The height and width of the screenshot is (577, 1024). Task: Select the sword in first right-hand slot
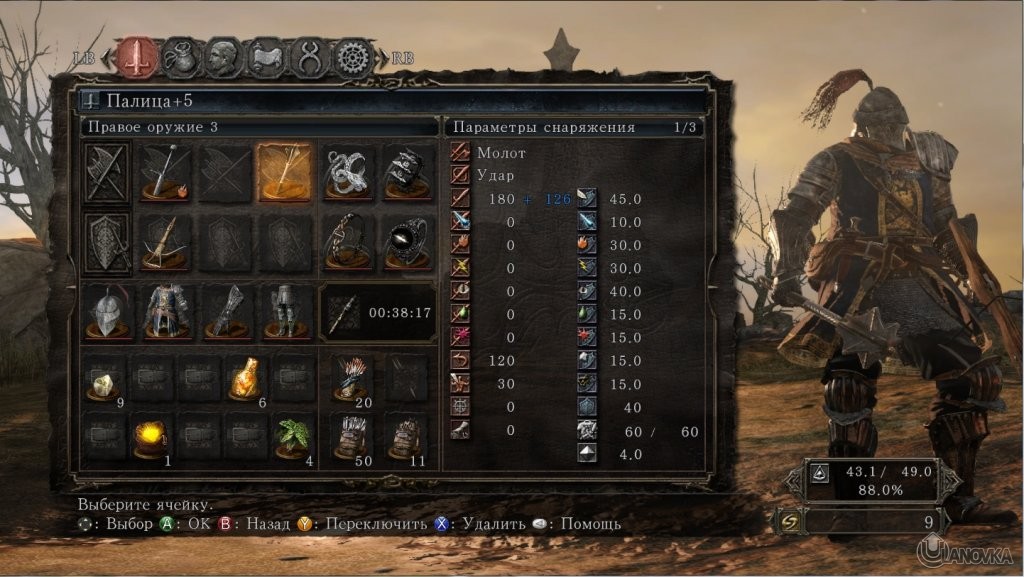pyautogui.click(x=165, y=172)
